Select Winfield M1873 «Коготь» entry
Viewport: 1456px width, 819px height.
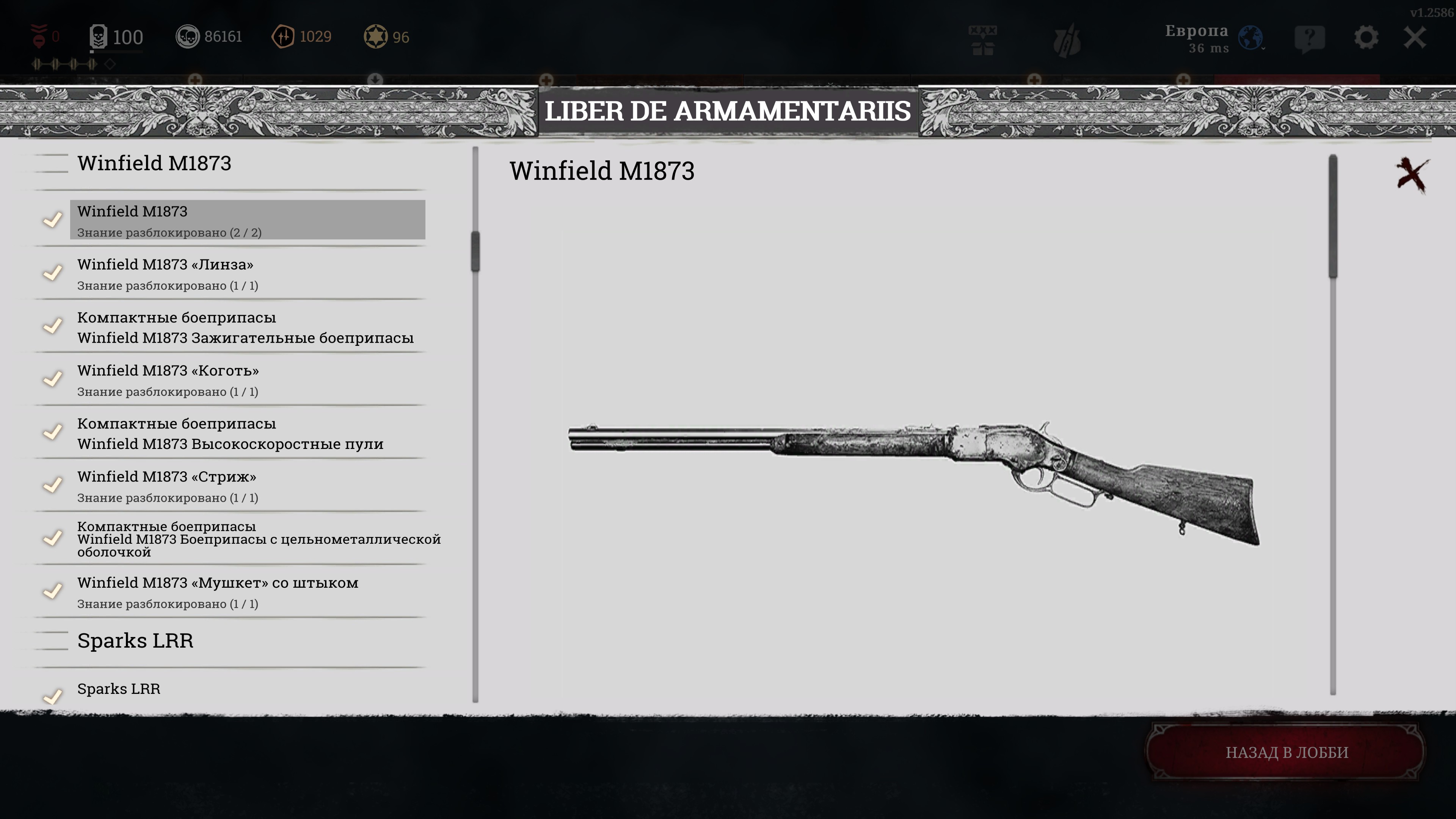click(x=247, y=380)
